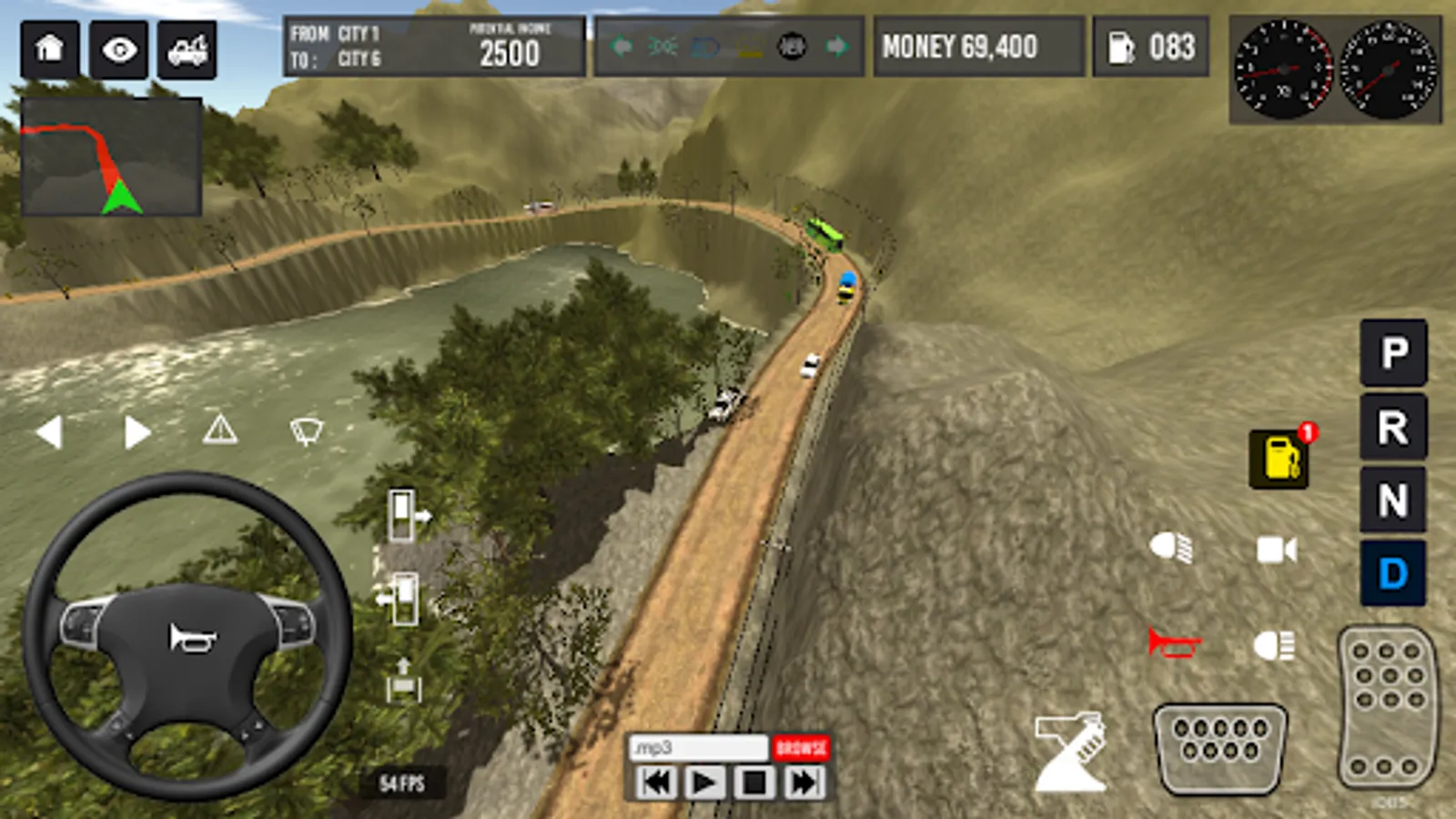Click the BROWSE button for mp3 music
The height and width of the screenshot is (819, 1456).
click(x=801, y=748)
